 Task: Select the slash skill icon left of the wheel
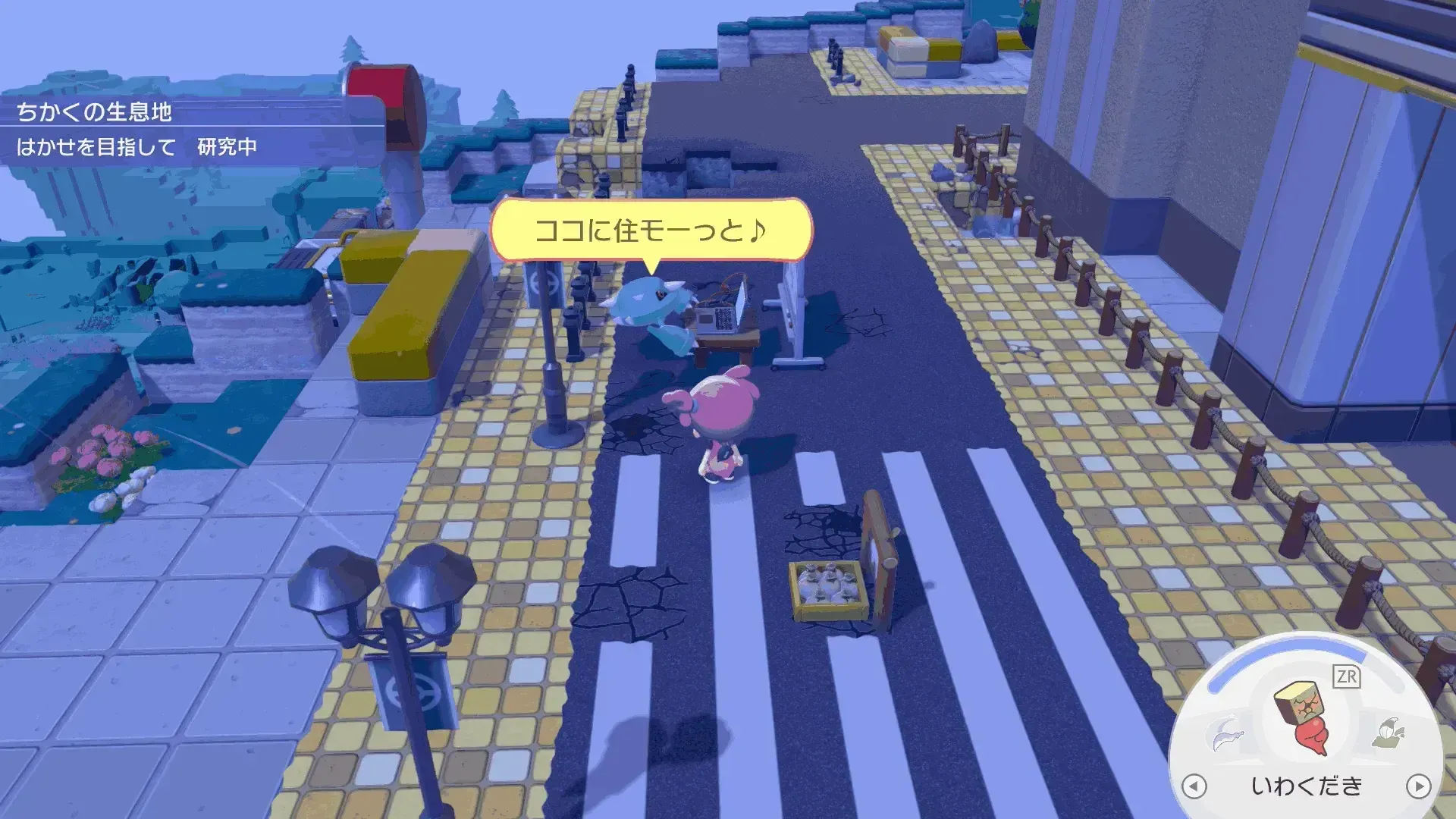[x=1228, y=733]
